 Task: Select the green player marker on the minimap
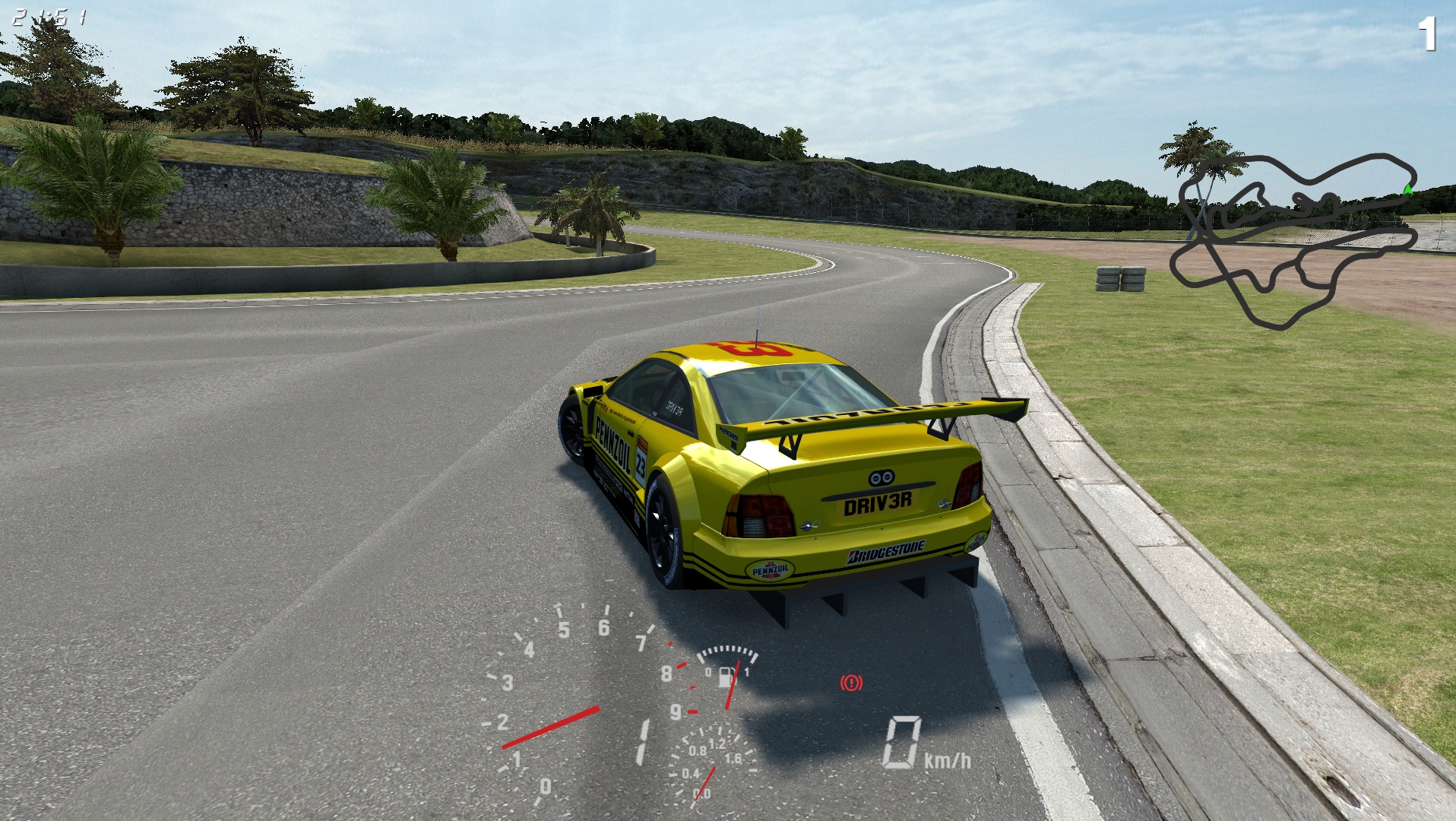point(1407,189)
